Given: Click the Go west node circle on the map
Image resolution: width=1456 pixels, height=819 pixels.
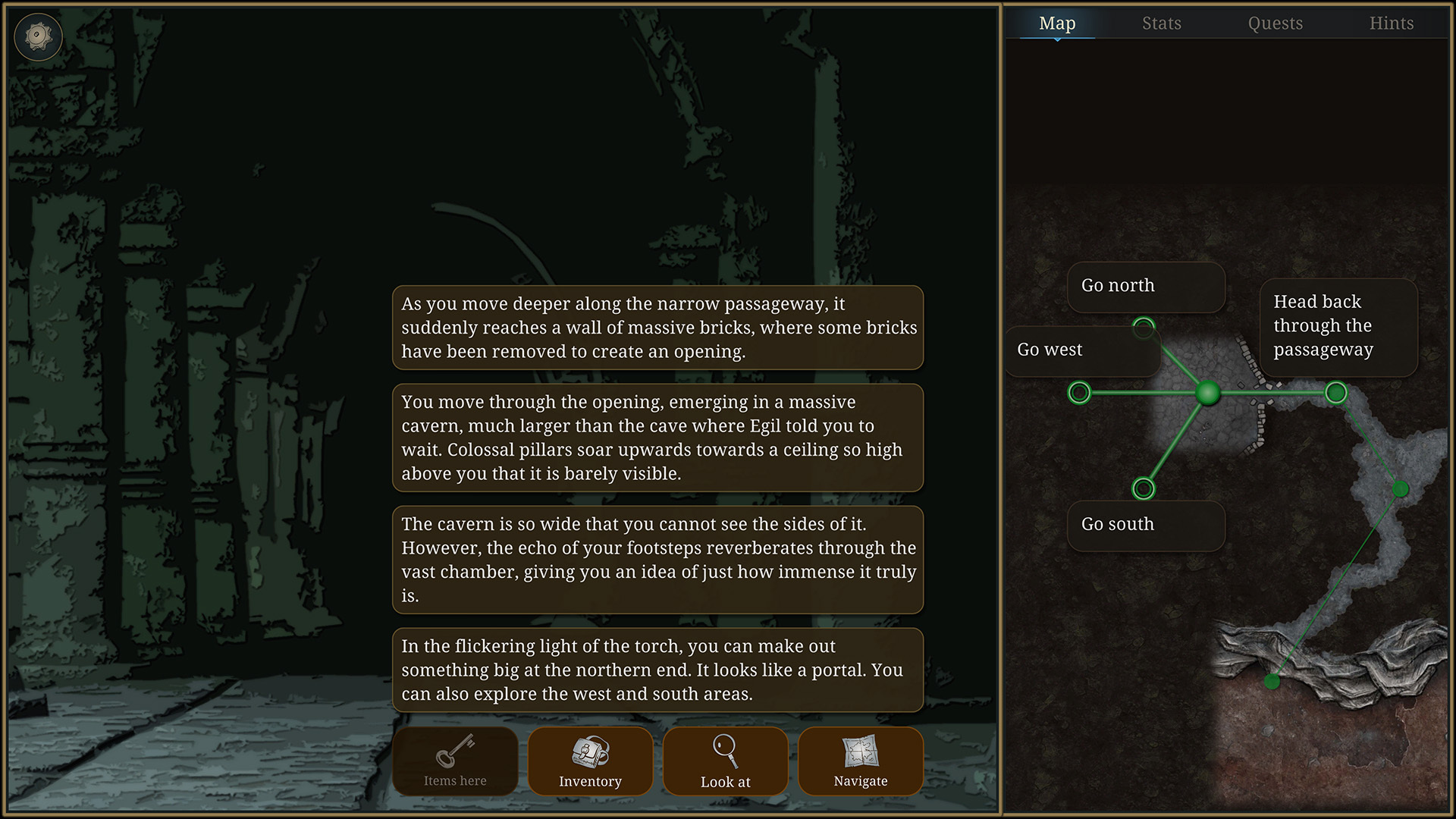Looking at the screenshot, I should click(1080, 393).
